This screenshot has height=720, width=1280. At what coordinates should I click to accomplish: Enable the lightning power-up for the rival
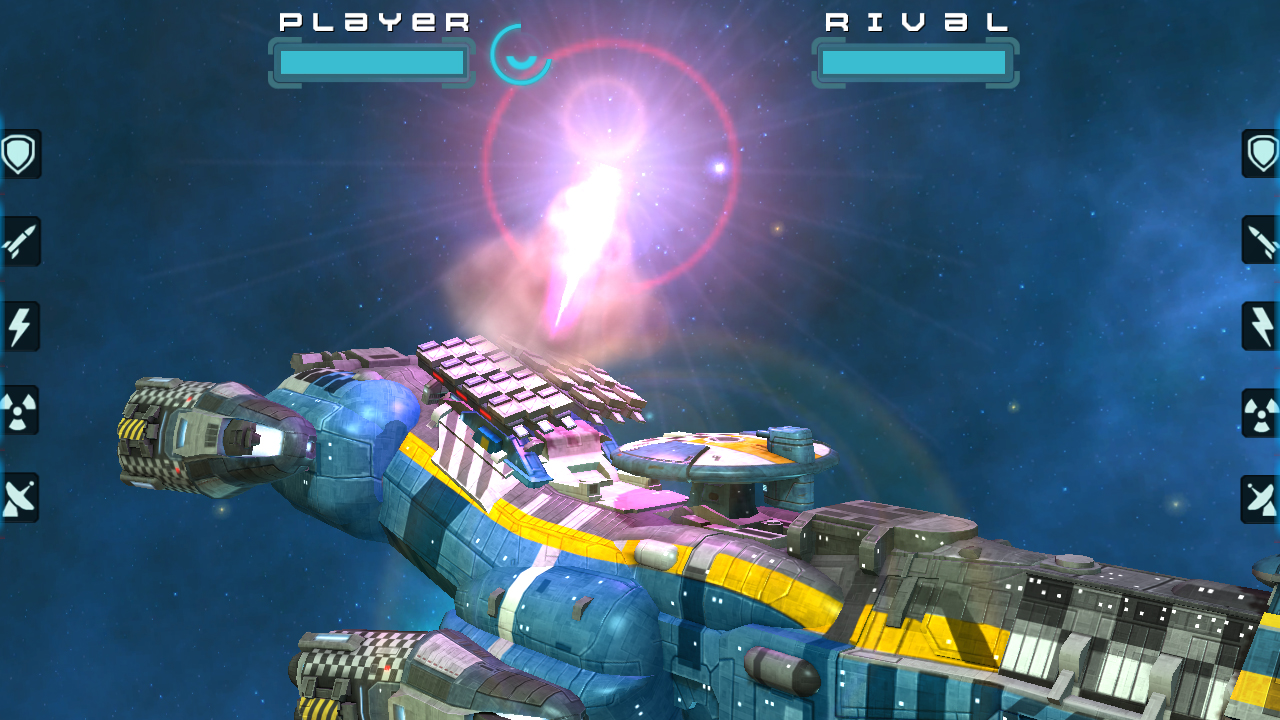pos(1259,327)
